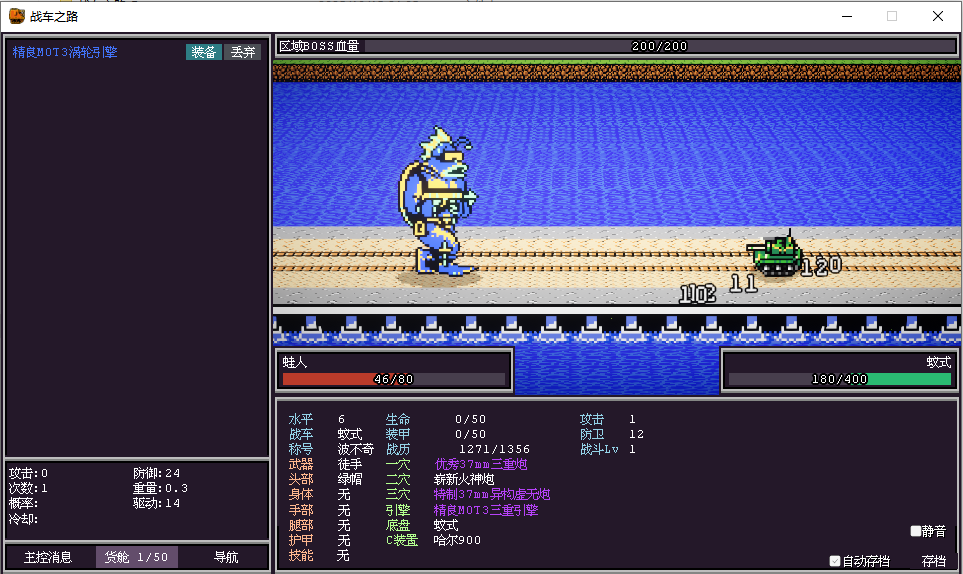Toggle the 静音 mute checkbox
The height and width of the screenshot is (574, 963).
click(916, 531)
